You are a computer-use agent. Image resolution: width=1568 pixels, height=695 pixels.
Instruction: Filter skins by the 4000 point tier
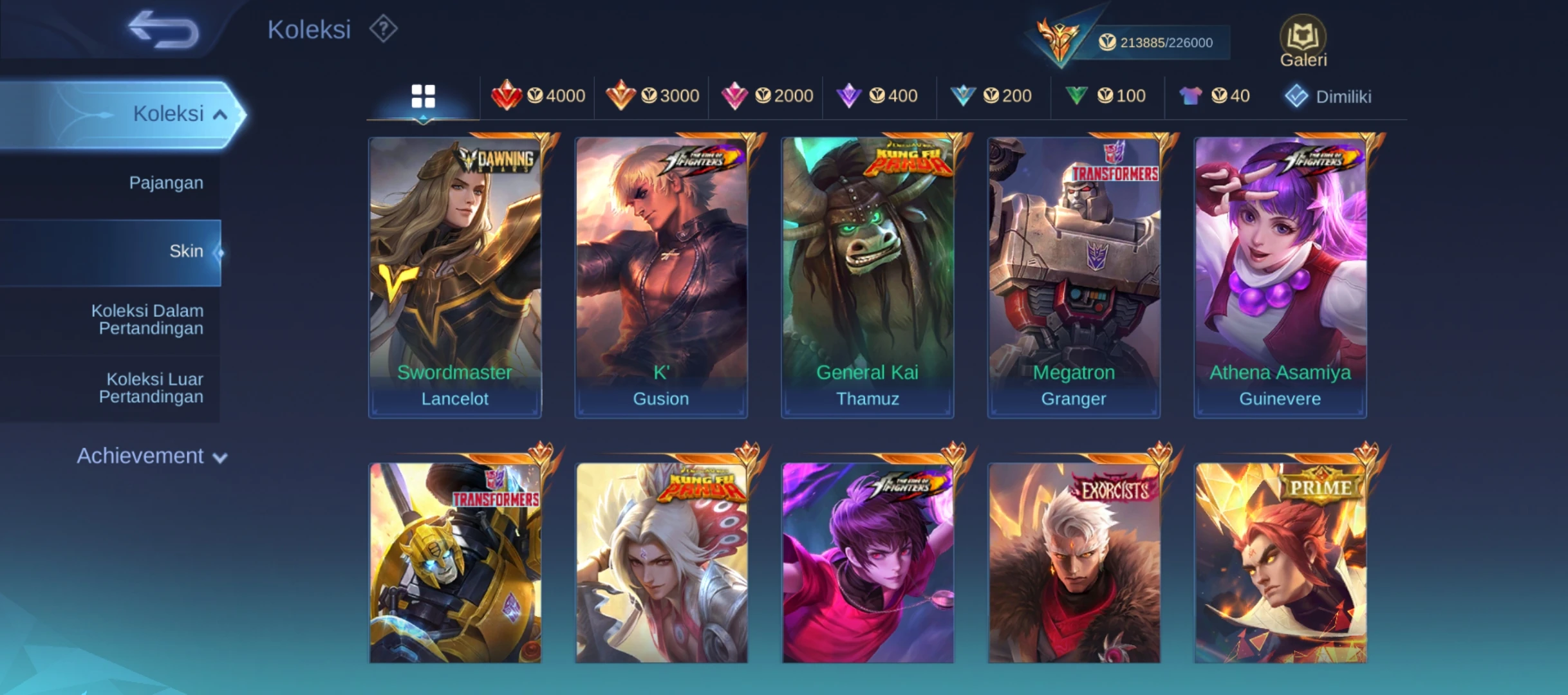(538, 97)
